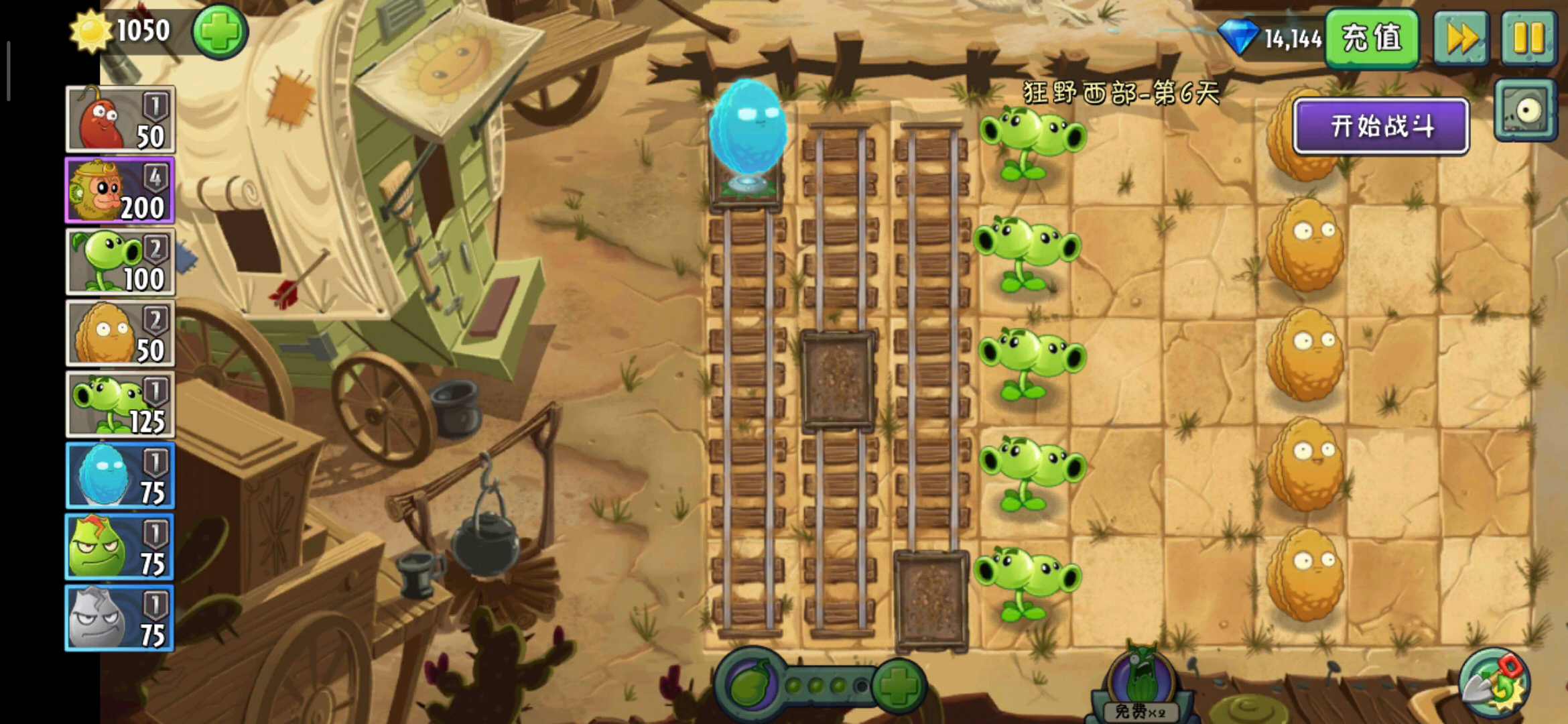Viewport: 1568px width, 724px height.
Task: Start the battle with 开始战斗 button
Action: (x=1380, y=126)
